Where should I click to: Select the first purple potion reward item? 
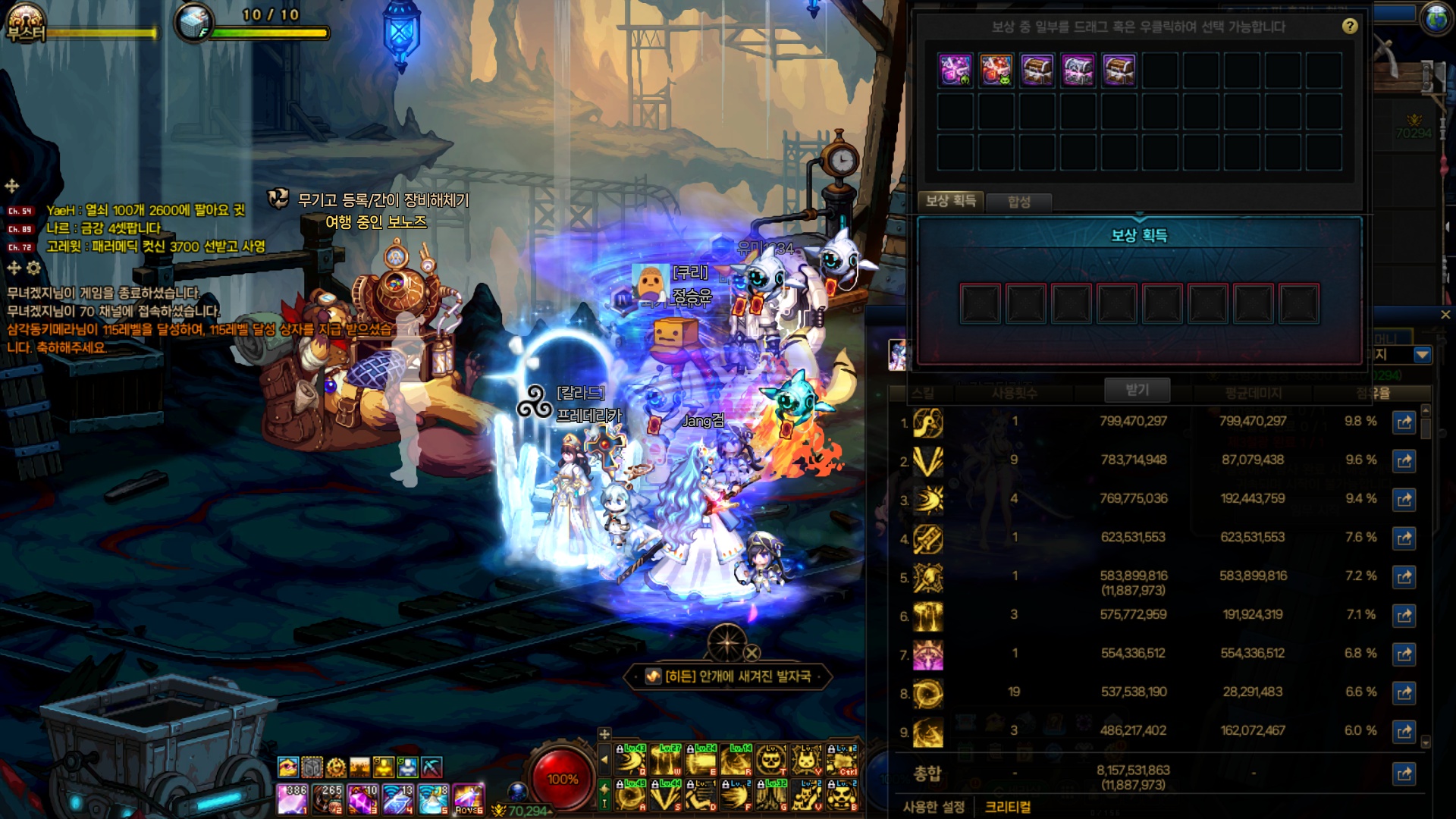[x=955, y=71]
